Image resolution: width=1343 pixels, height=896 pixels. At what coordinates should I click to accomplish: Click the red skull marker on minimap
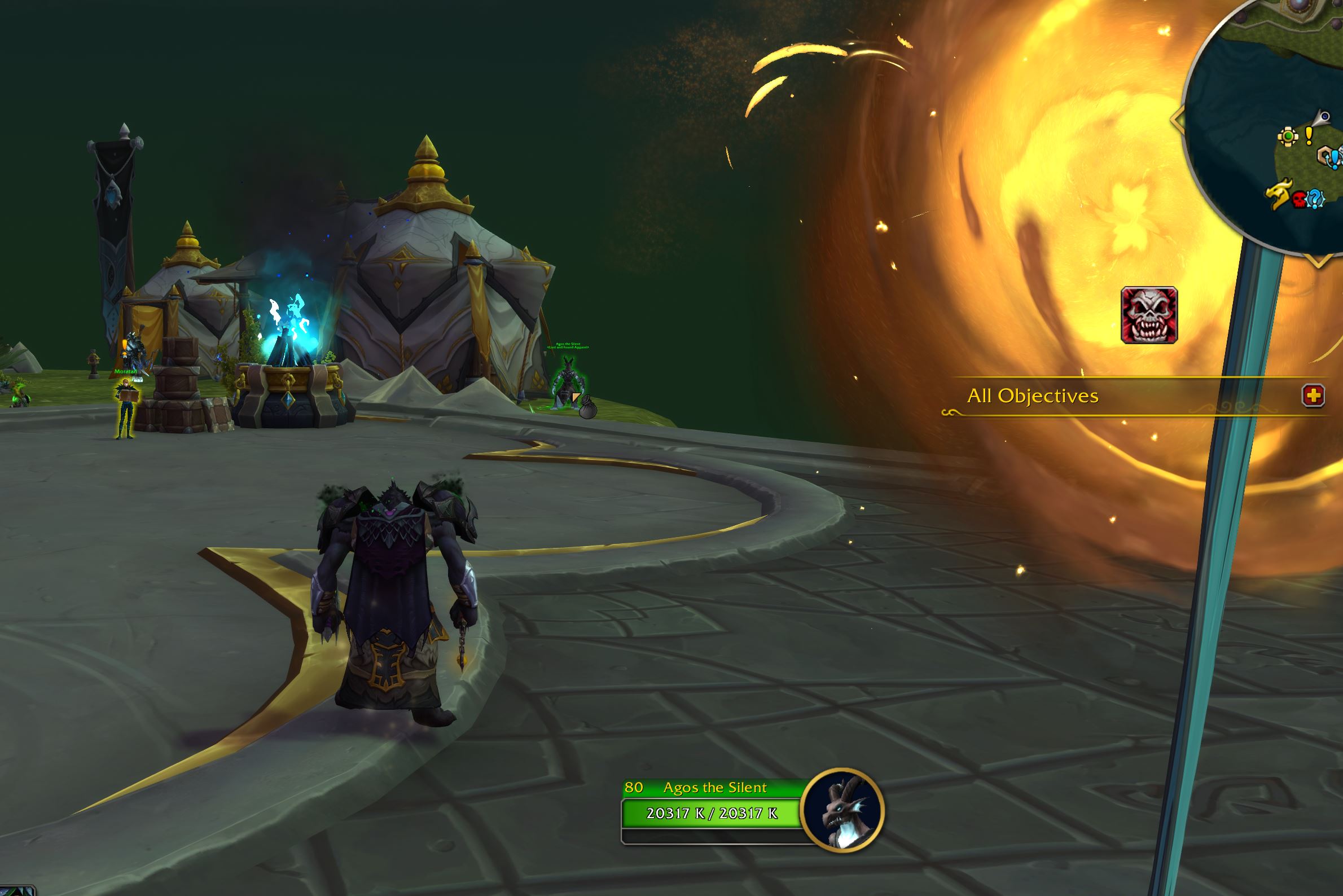pos(1300,199)
